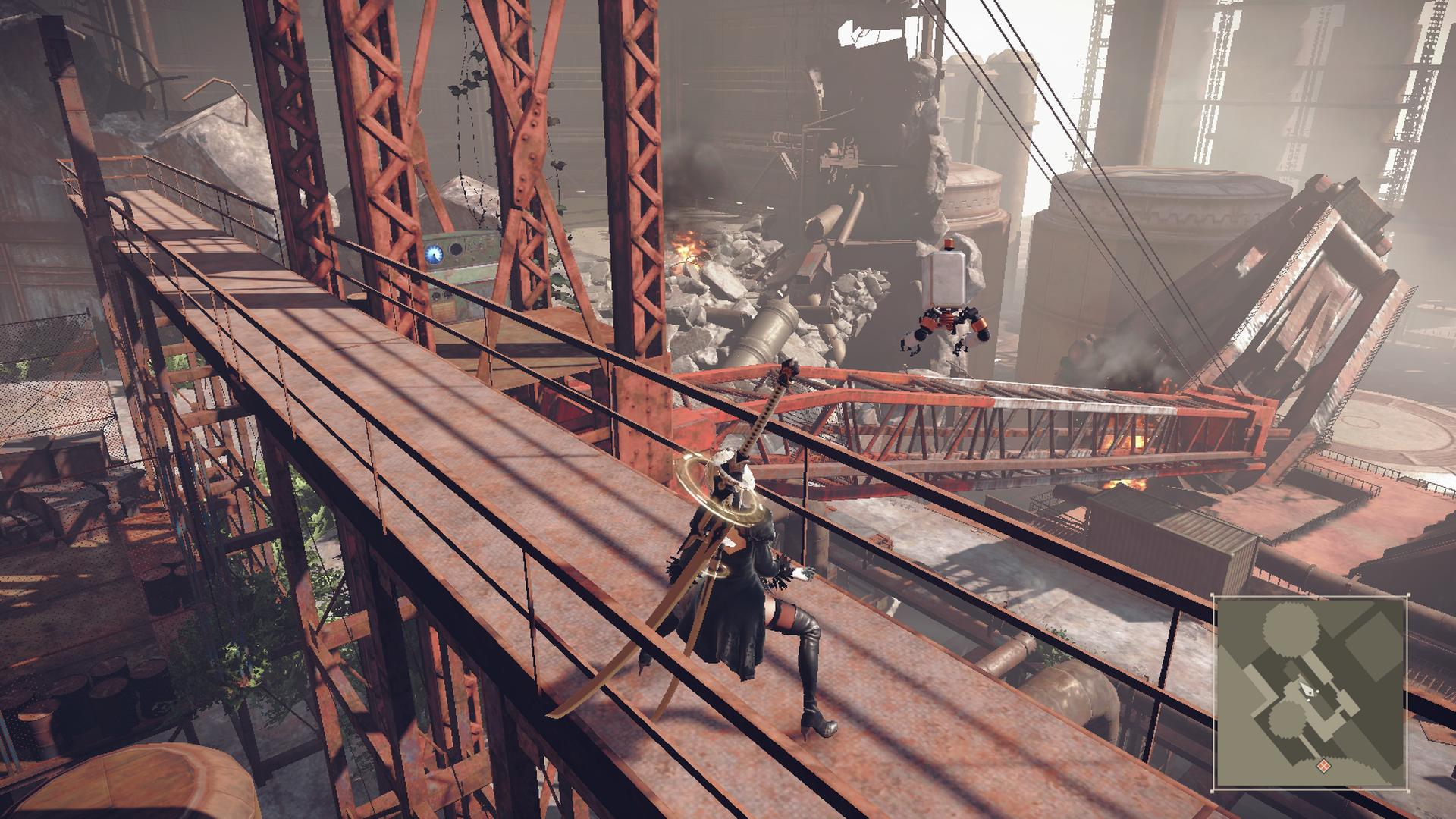Viewport: 1456px width, 819px height.
Task: Select the red diamond marker on the minimap
Action: tap(1323, 766)
